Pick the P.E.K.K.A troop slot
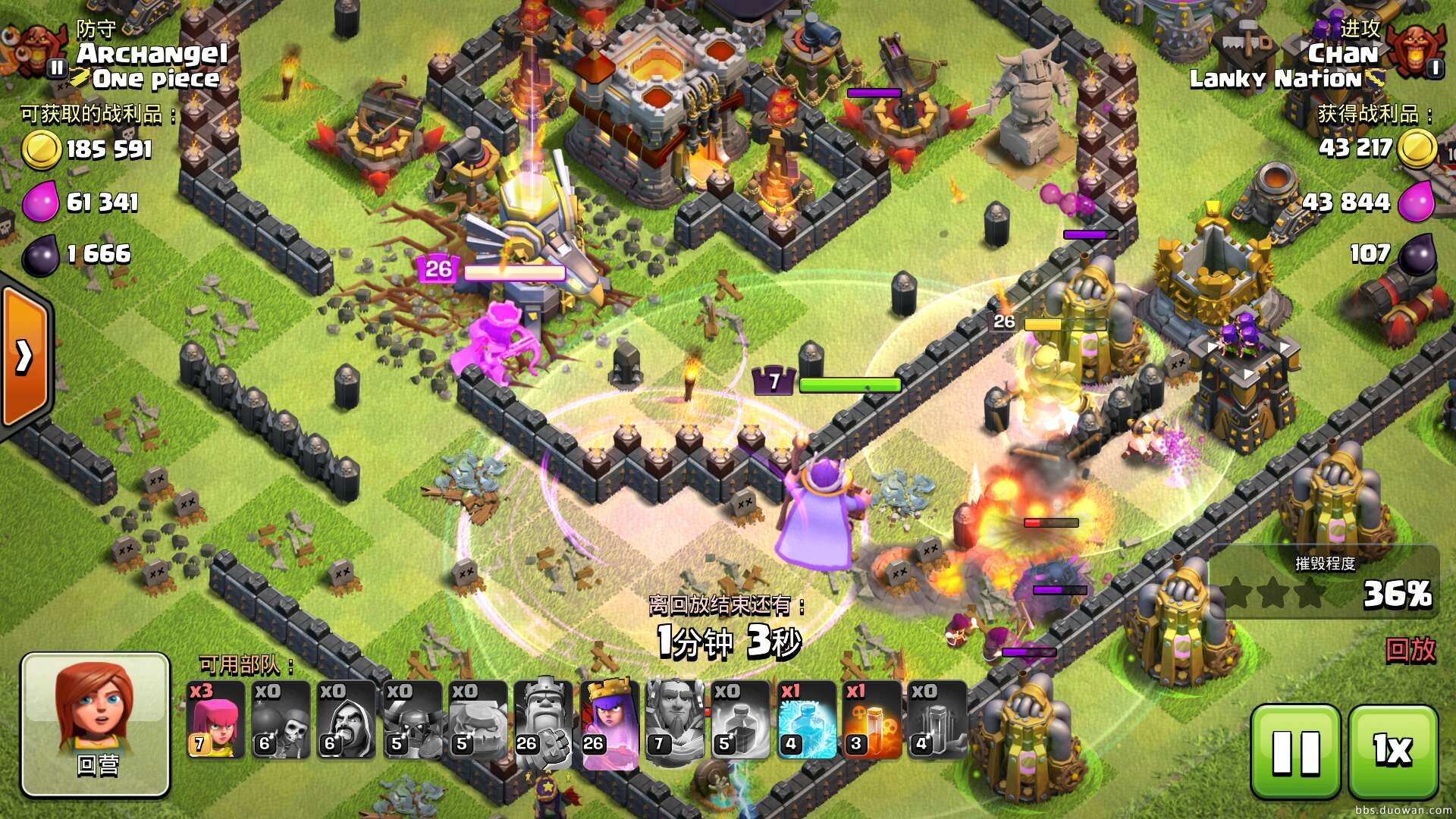Image resolution: width=1456 pixels, height=819 pixels. [412, 720]
